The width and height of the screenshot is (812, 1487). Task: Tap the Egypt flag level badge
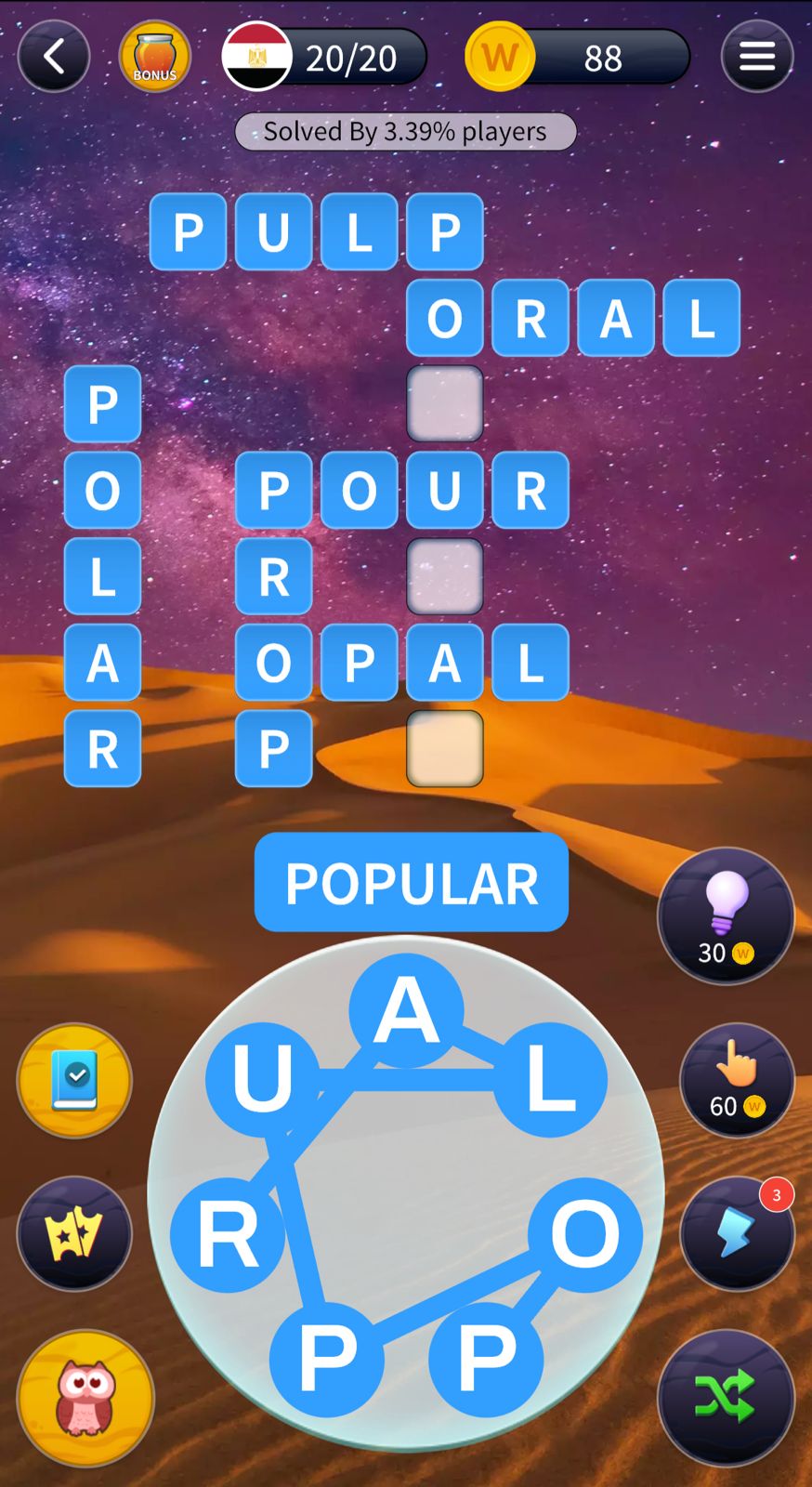click(x=257, y=57)
